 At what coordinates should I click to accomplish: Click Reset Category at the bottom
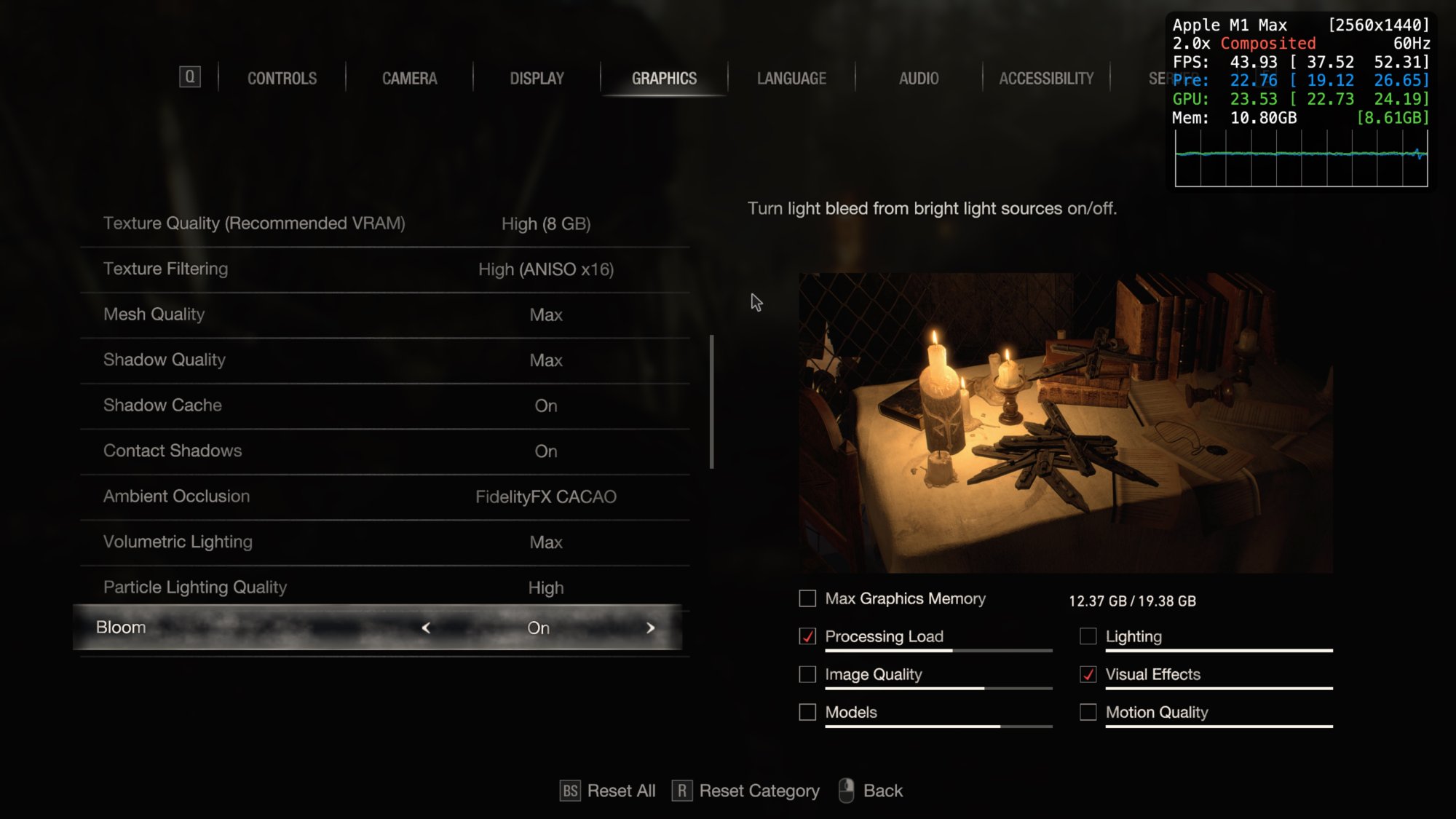(759, 791)
